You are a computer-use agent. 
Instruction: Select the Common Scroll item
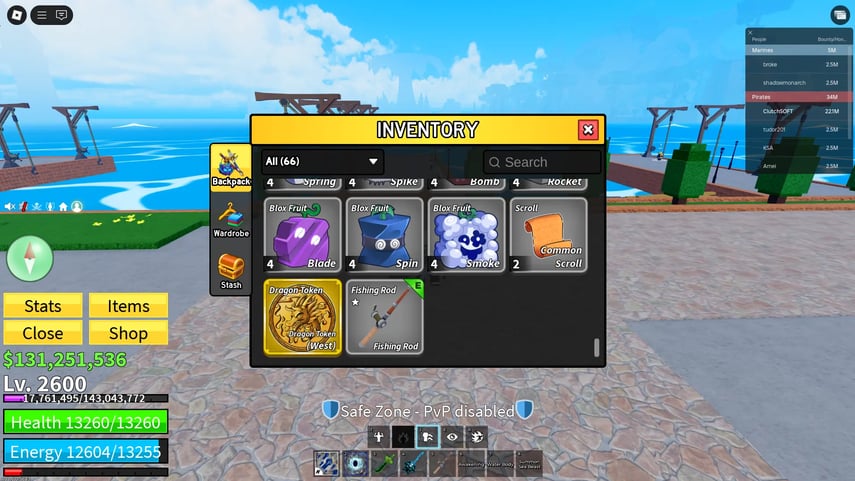coord(549,235)
